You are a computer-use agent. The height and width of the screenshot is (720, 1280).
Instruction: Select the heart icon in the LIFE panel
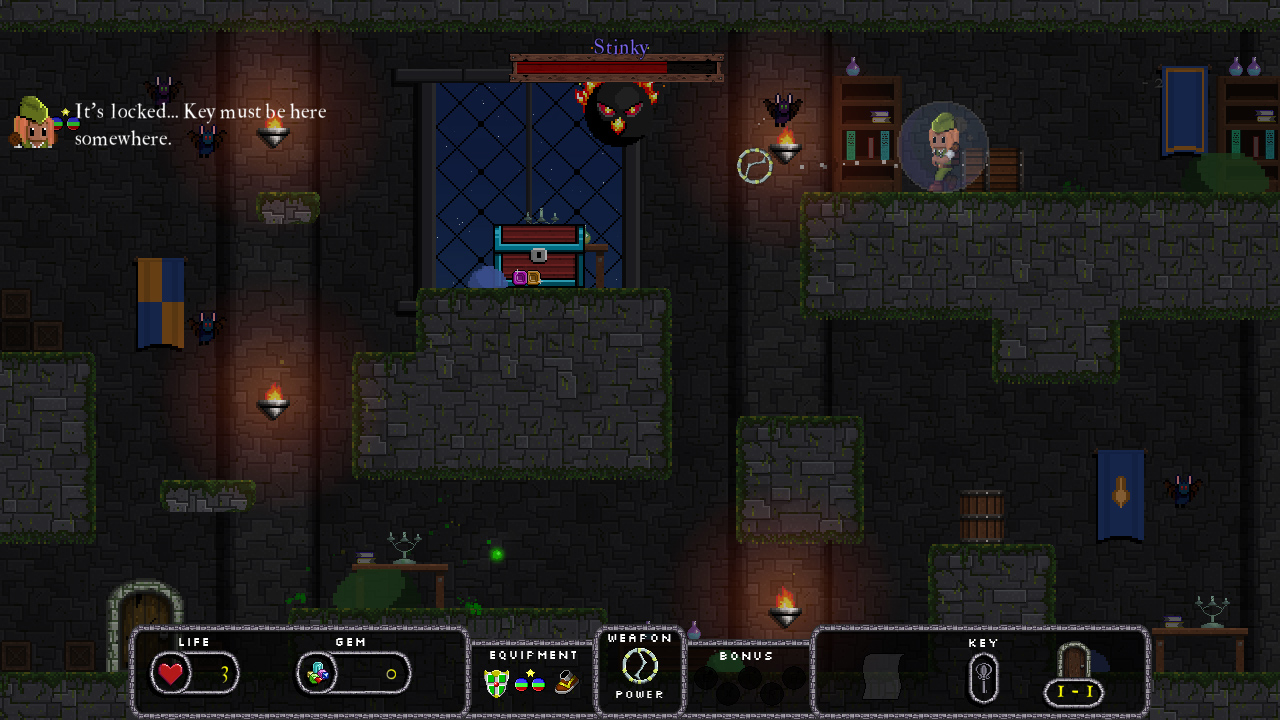[x=172, y=673]
